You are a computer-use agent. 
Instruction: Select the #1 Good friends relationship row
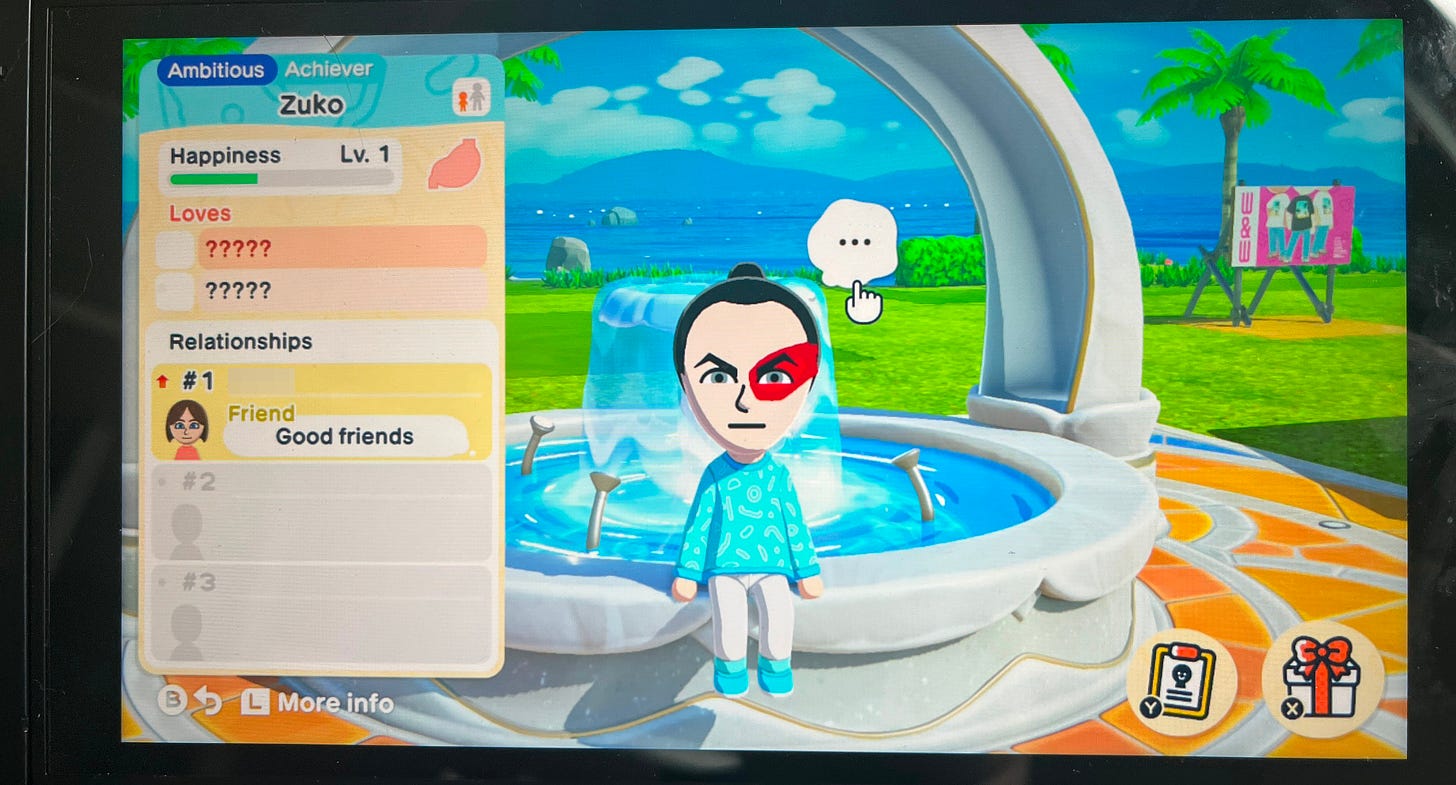pos(320,411)
